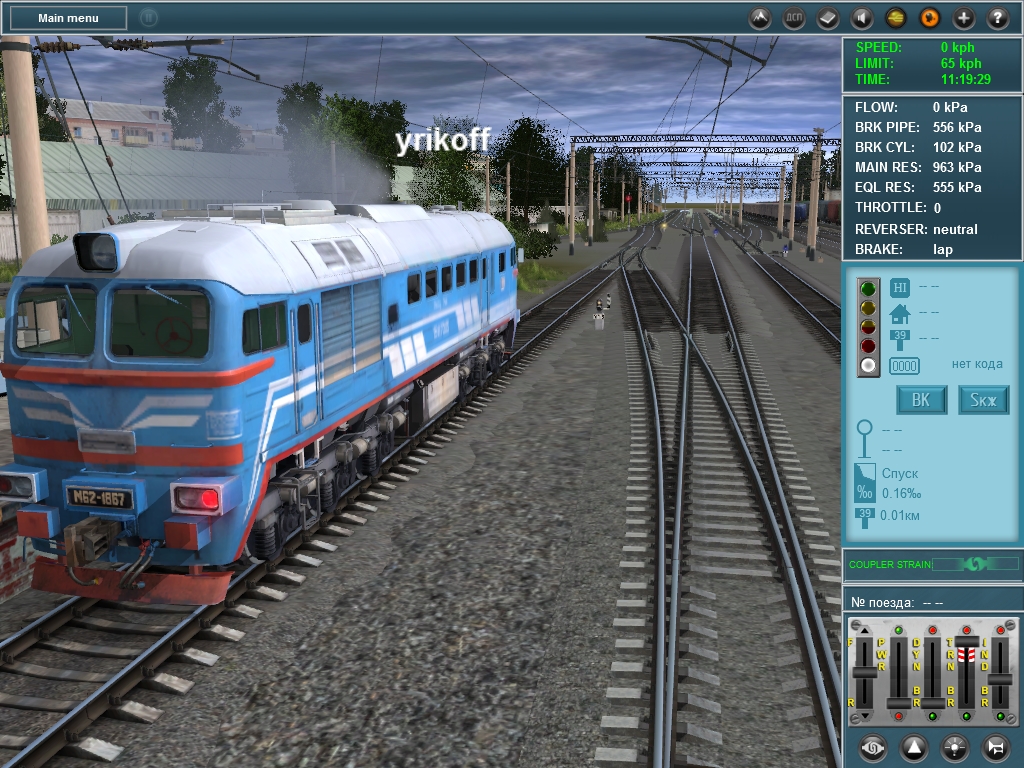Click the reverser down arrow at lever bottom
Viewport: 1024px width, 768px height.
(x=865, y=716)
